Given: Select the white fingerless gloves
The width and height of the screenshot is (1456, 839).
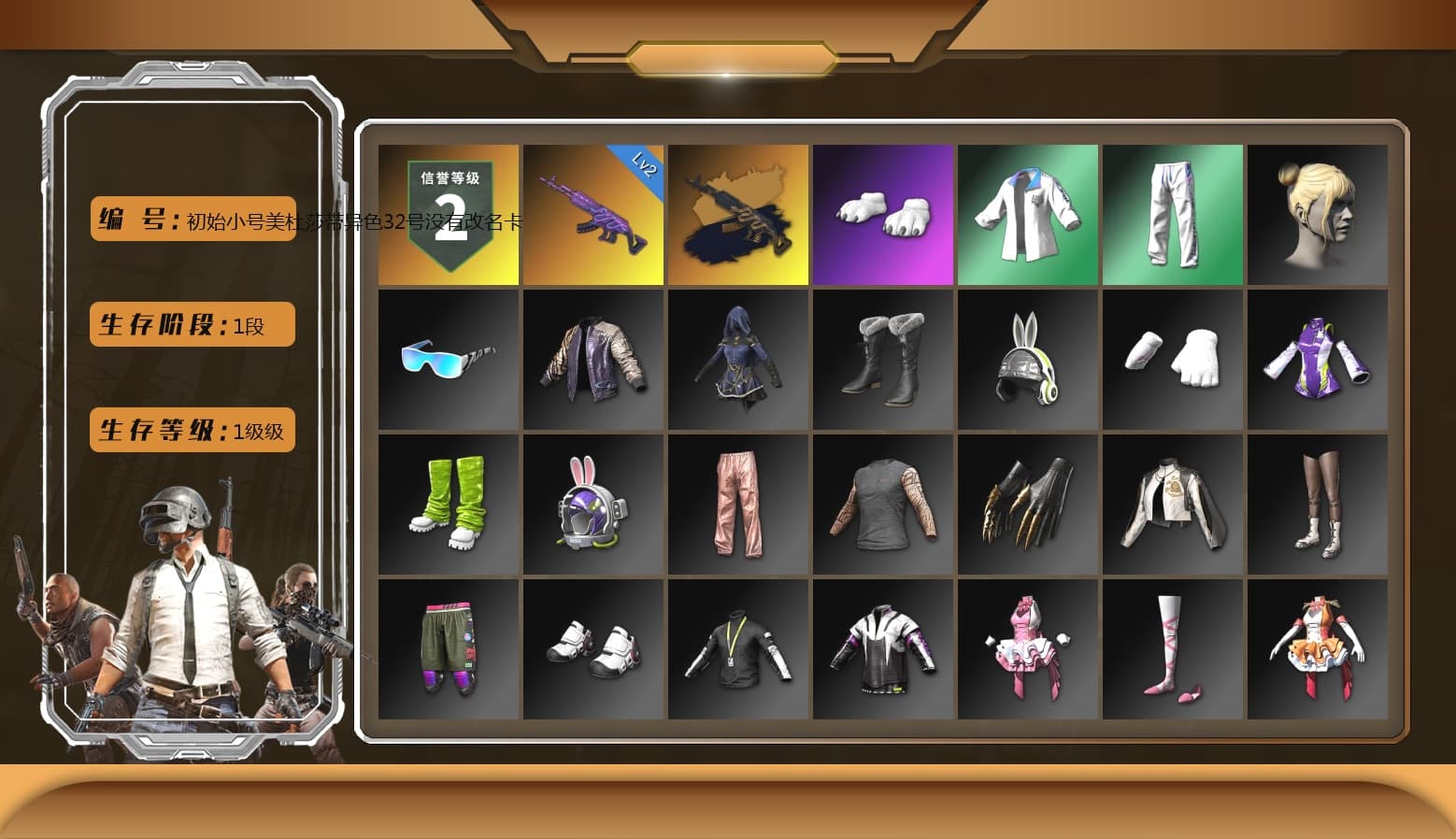Looking at the screenshot, I should coord(1173,358).
